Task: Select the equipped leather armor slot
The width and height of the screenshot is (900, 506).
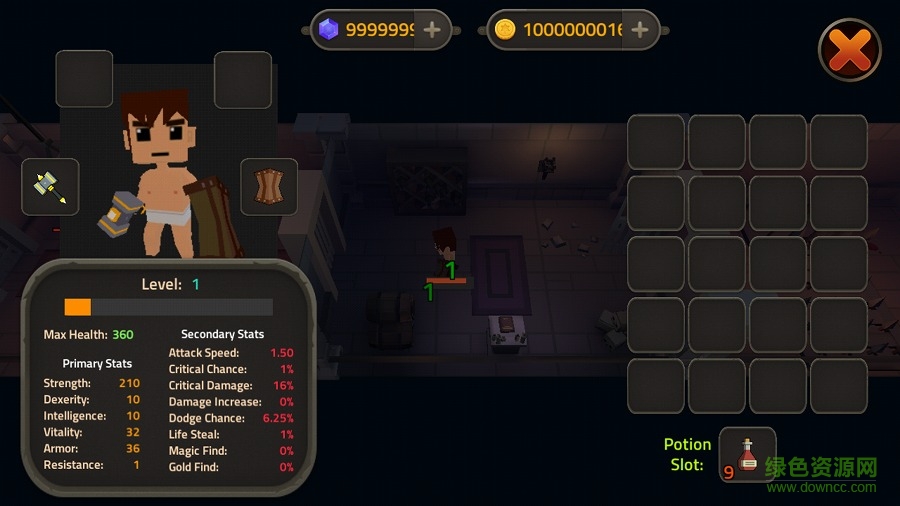Action: [269, 187]
